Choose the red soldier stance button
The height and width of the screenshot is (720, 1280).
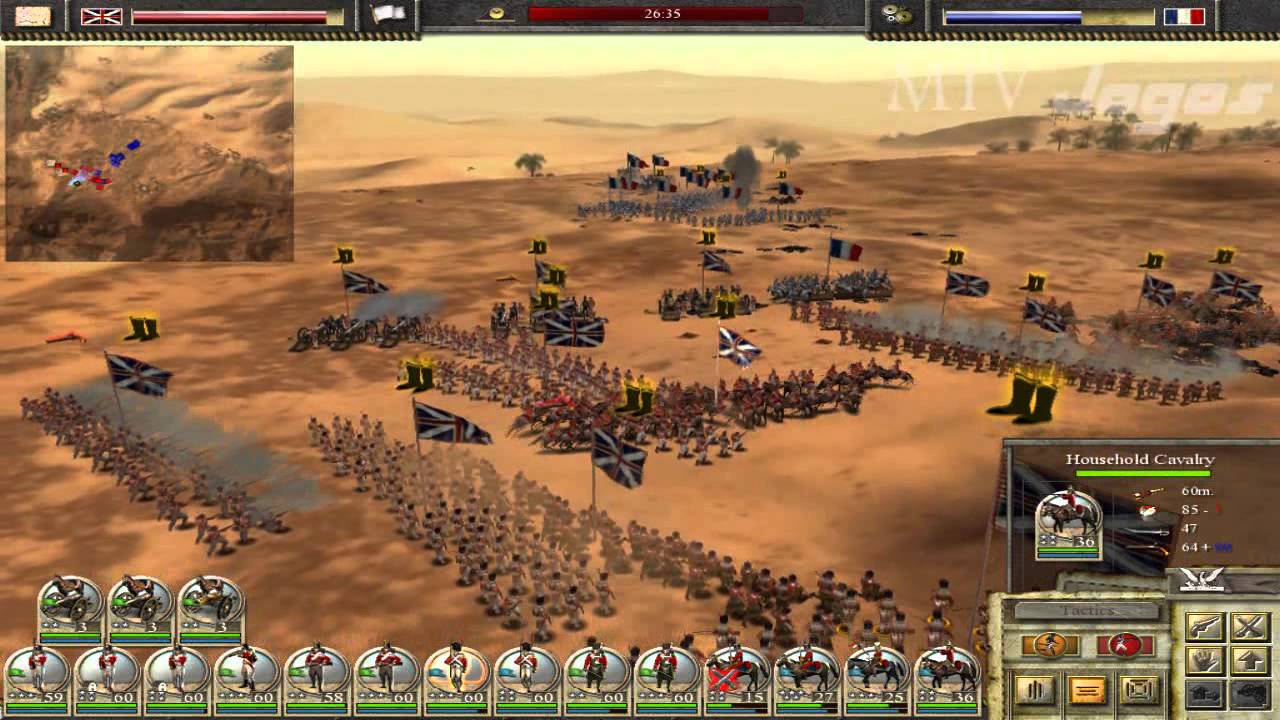pyautogui.click(x=1125, y=645)
